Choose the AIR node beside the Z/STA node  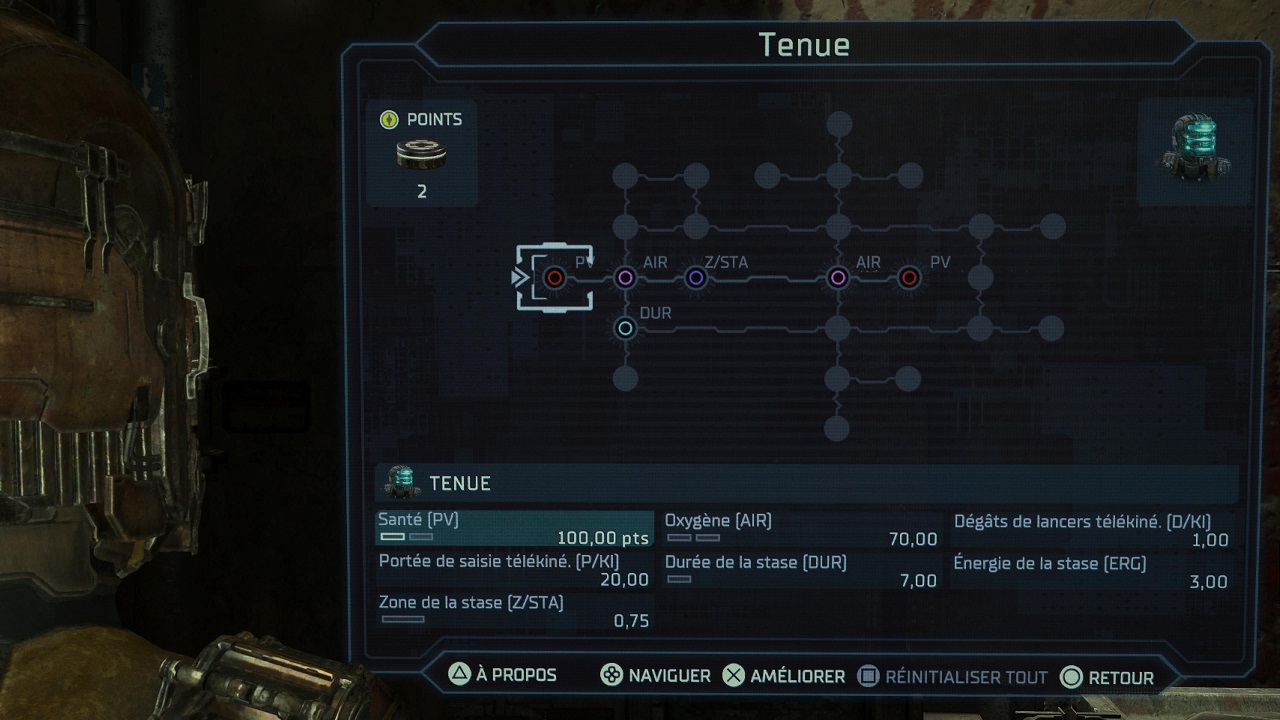pyautogui.click(x=625, y=277)
